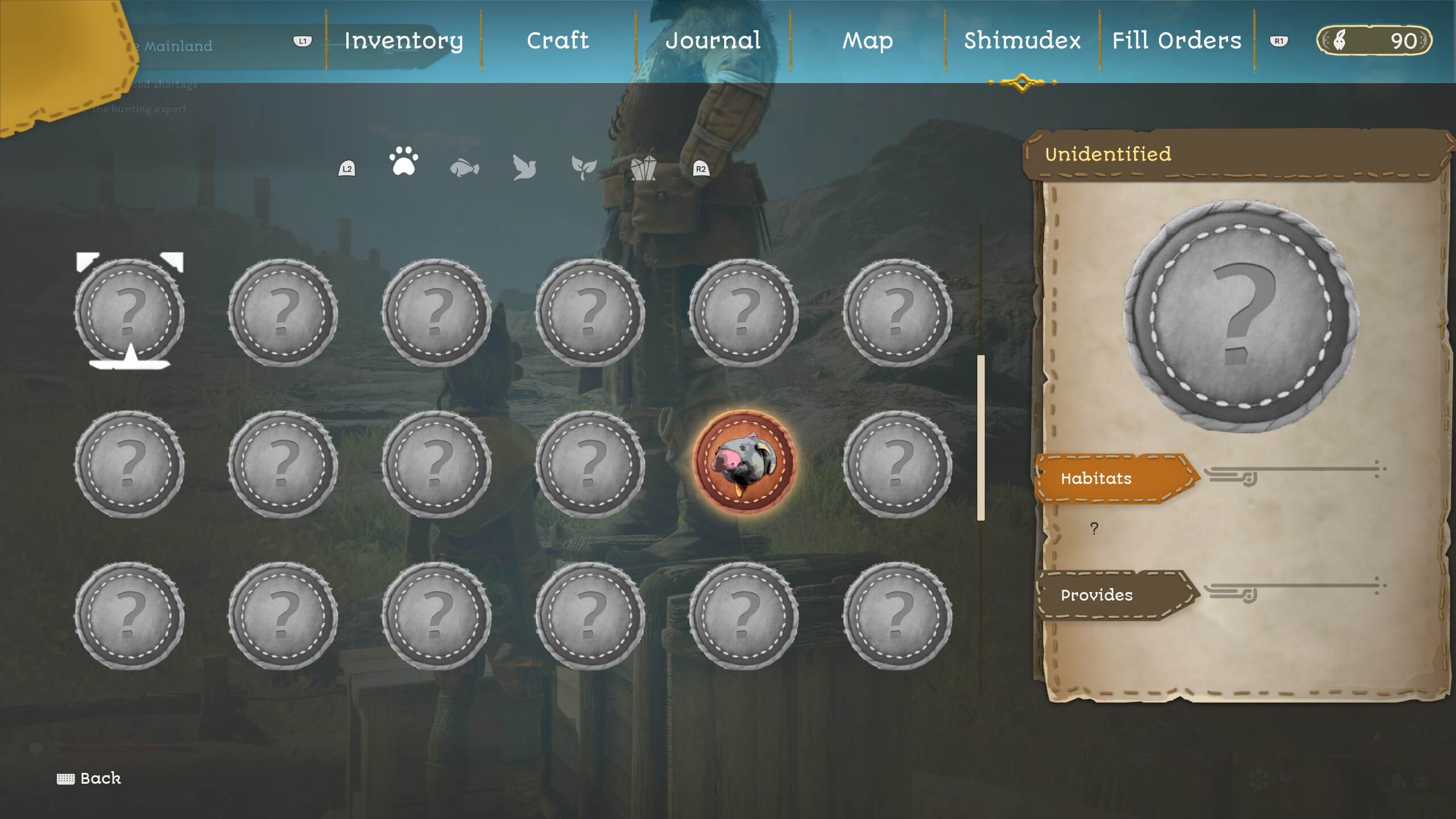The width and height of the screenshot is (1456, 819).
Task: Switch to the Craft tab
Action: (x=557, y=41)
